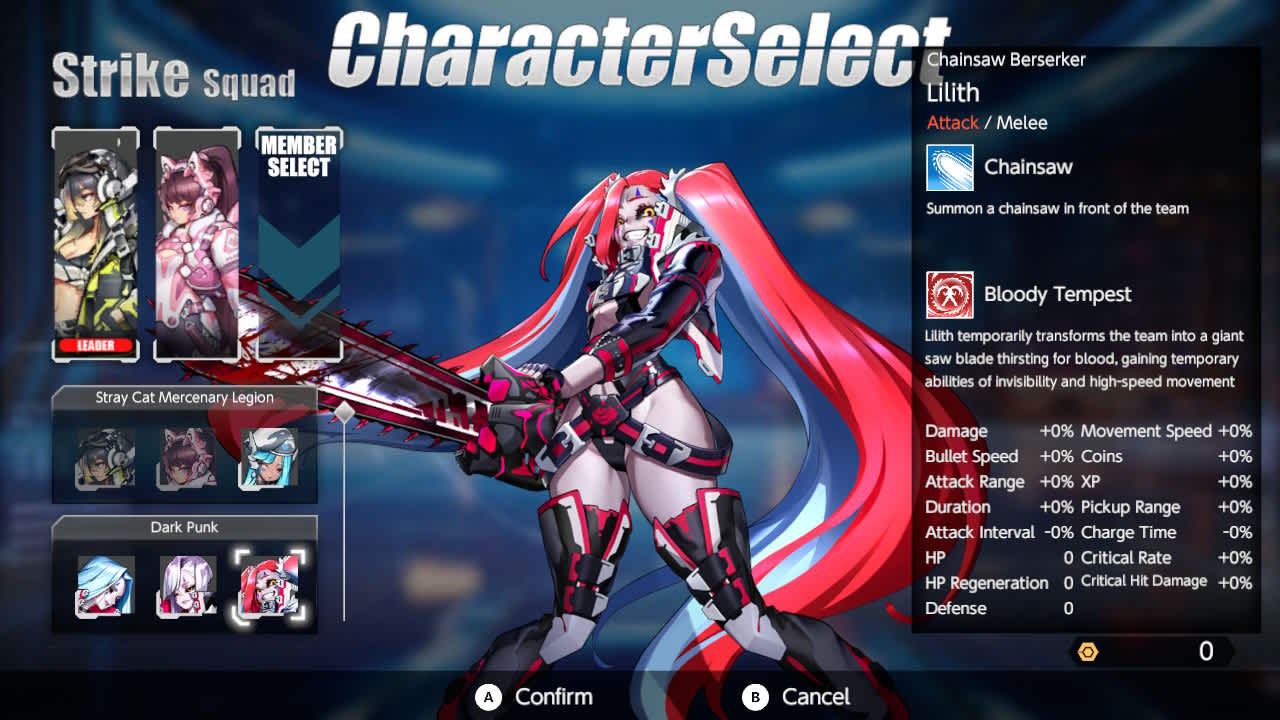The image size is (1280, 720).
Task: Select the leader character card
Action: point(95,240)
